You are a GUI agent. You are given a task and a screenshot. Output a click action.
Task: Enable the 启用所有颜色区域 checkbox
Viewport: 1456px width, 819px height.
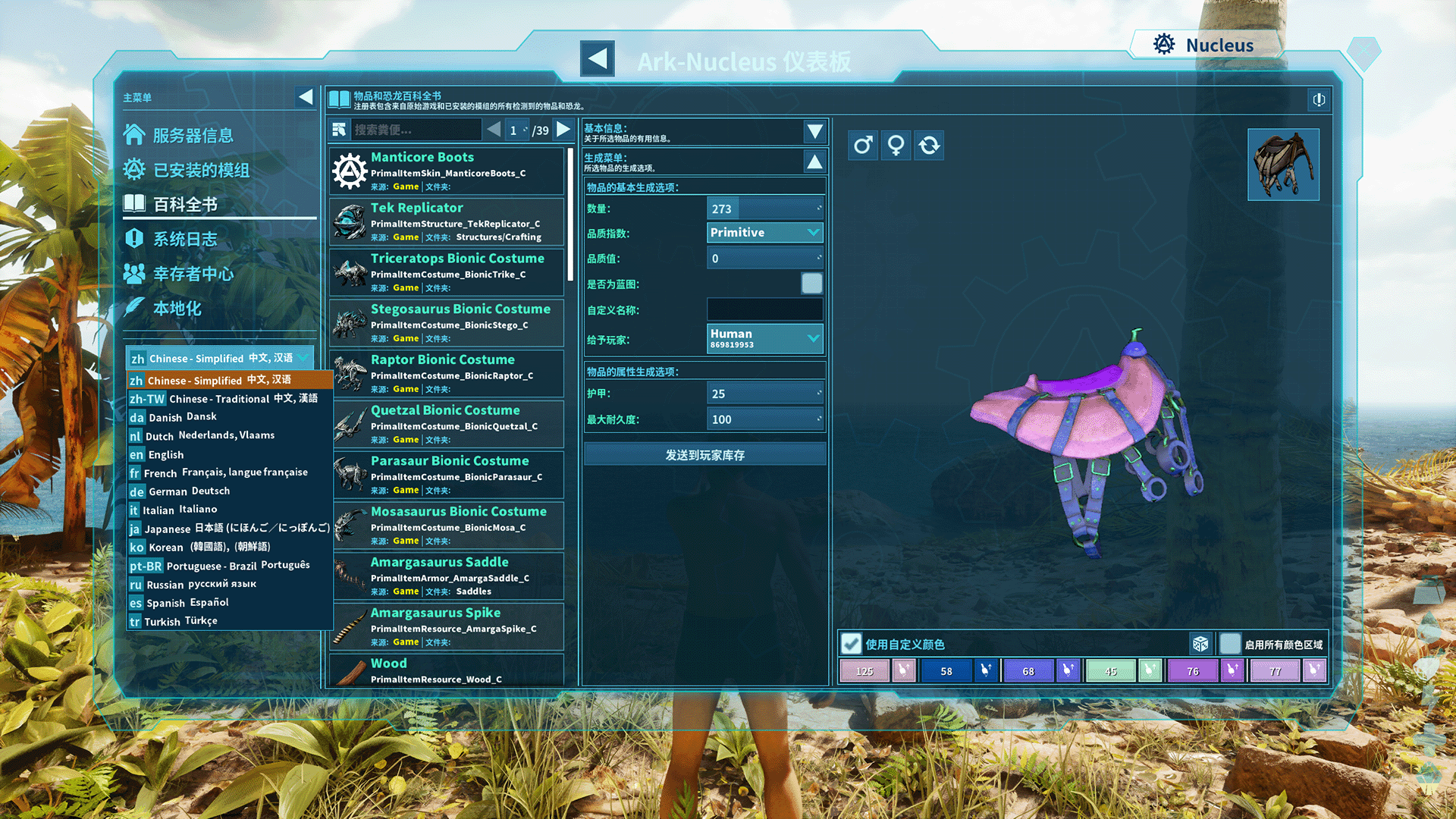point(1230,643)
